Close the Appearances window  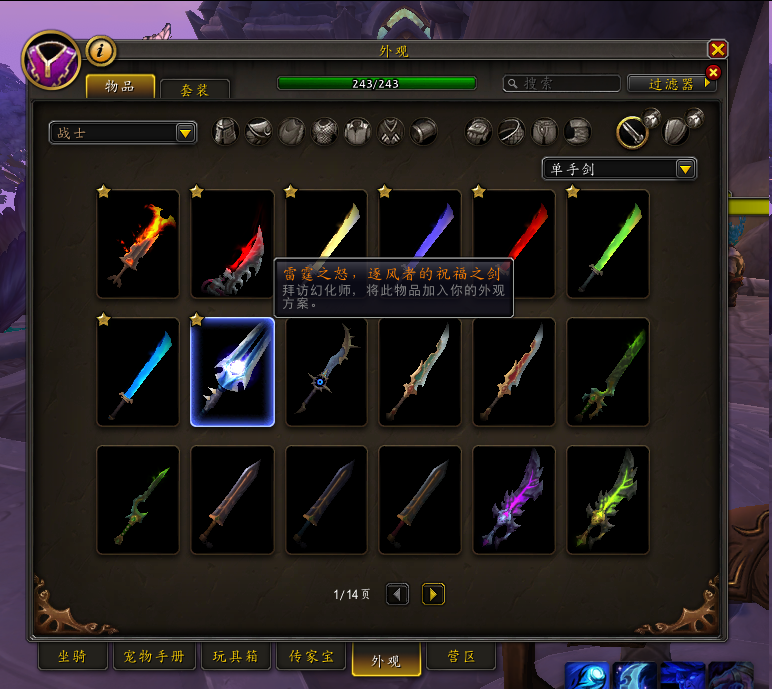(x=717, y=49)
